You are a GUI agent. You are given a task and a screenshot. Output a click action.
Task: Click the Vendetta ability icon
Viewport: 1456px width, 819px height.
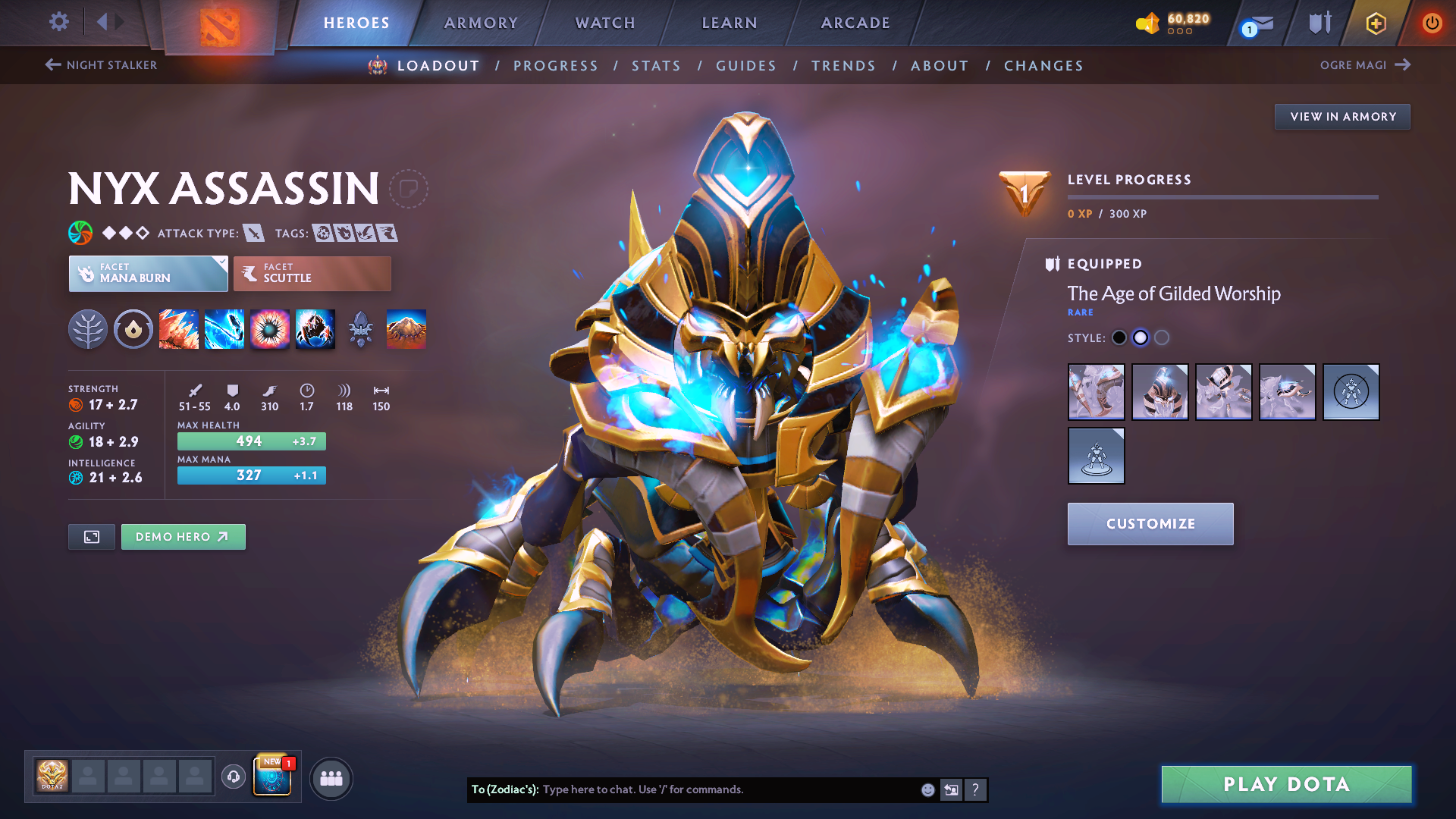coord(315,329)
